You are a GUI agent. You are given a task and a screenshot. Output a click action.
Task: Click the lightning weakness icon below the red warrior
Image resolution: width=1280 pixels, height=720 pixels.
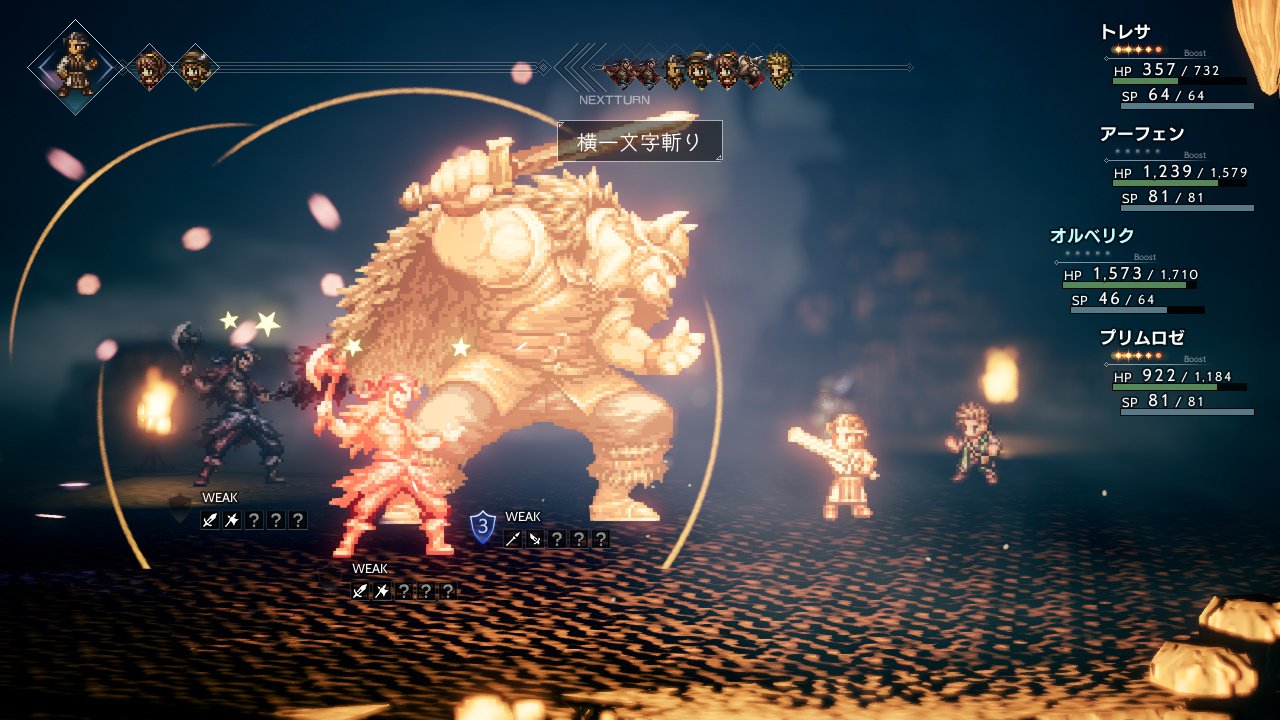tap(382, 589)
